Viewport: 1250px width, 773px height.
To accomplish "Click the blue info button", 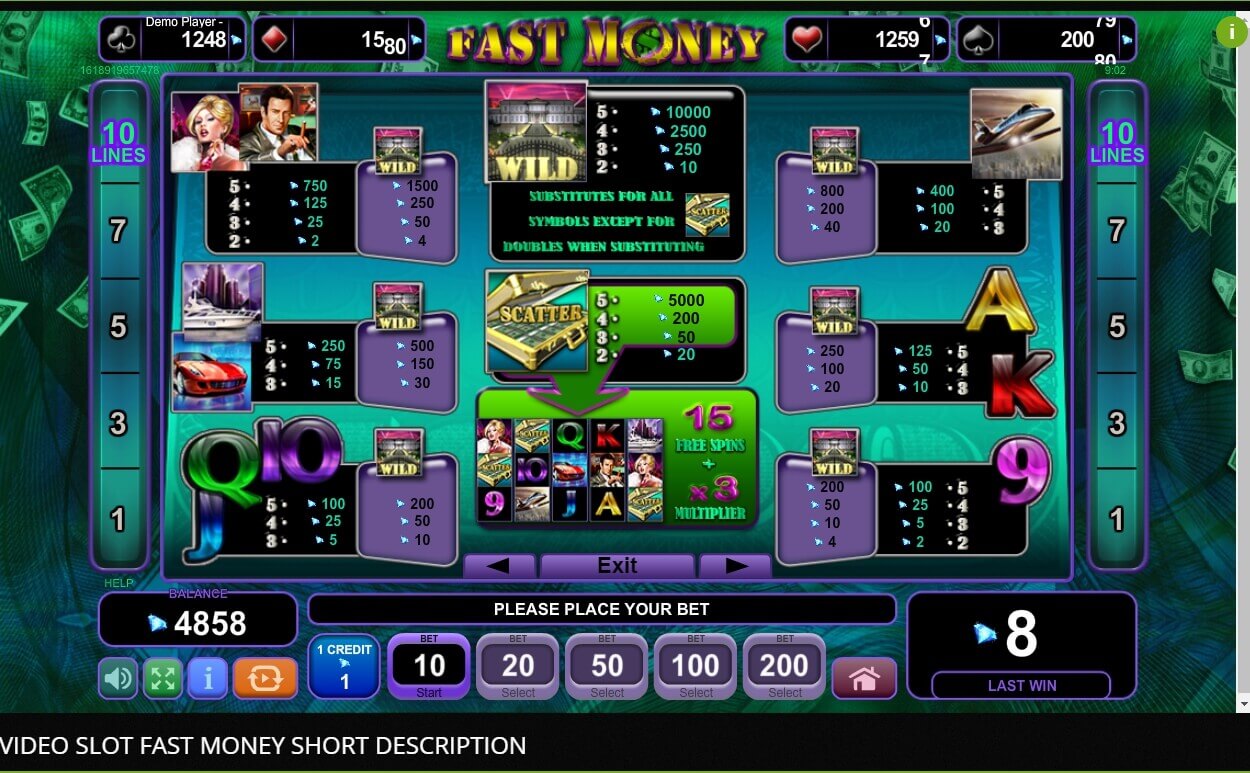I will 208,678.
